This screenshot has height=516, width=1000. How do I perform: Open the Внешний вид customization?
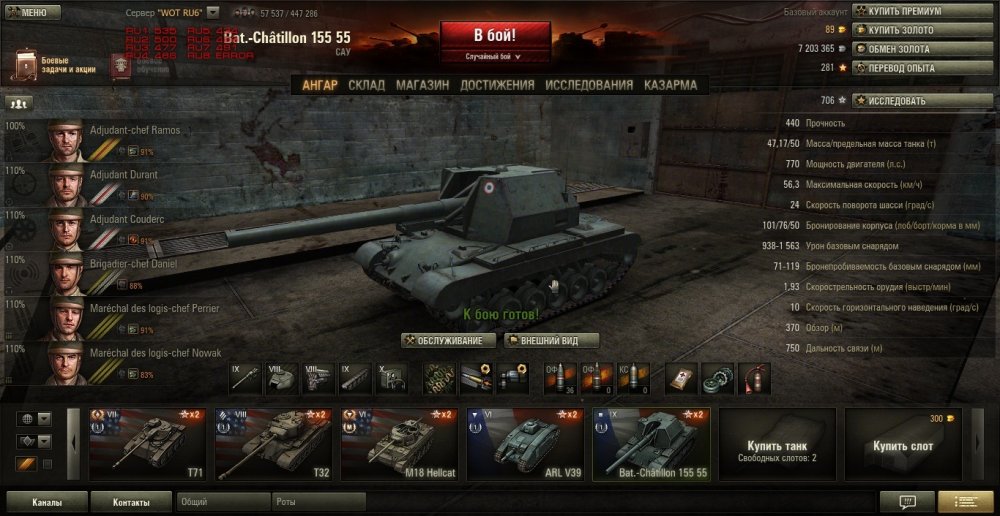point(551,341)
